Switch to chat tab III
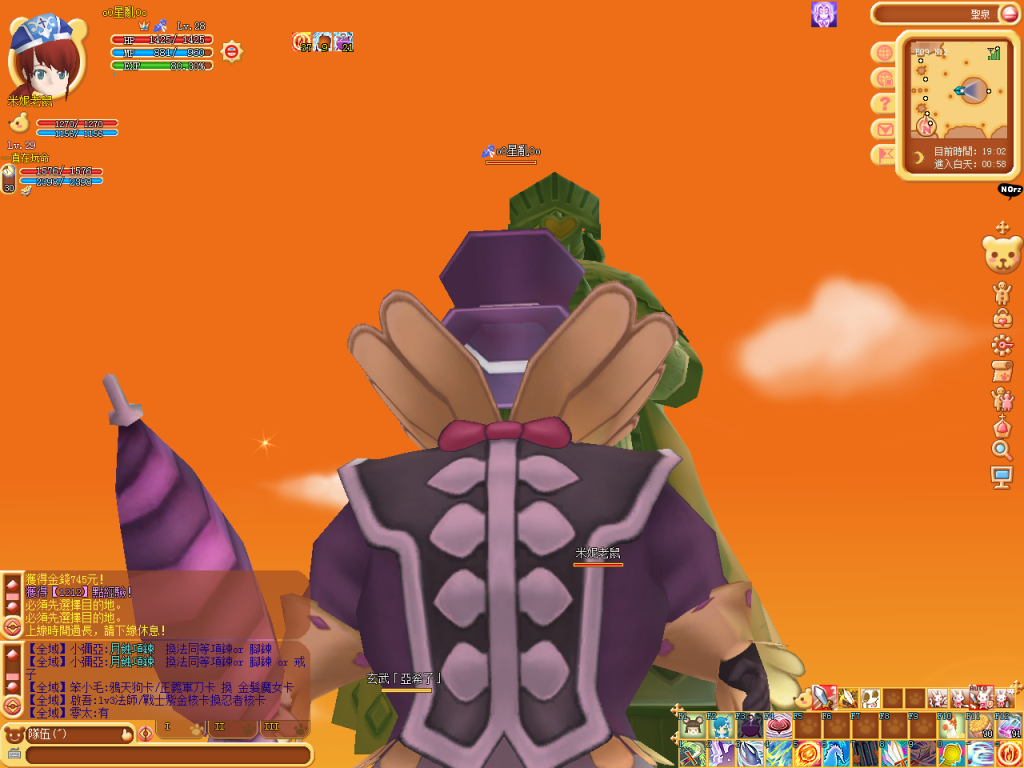This screenshot has width=1024, height=768. [271, 727]
